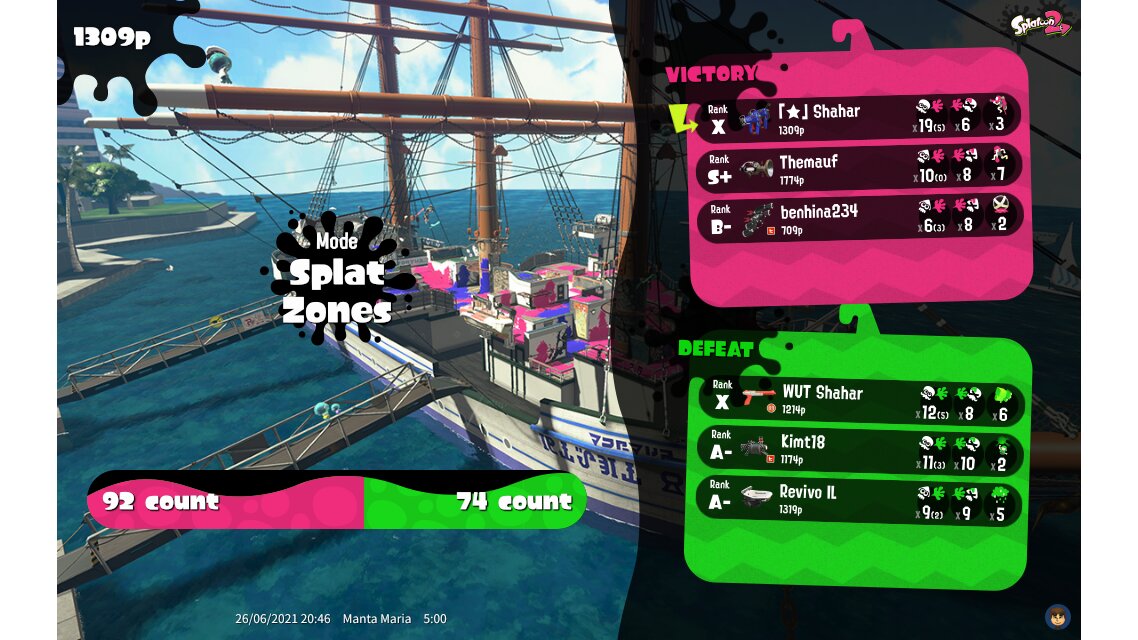The height and width of the screenshot is (640, 1138).
Task: Click the Splatoon 2 logo
Action: (1041, 24)
